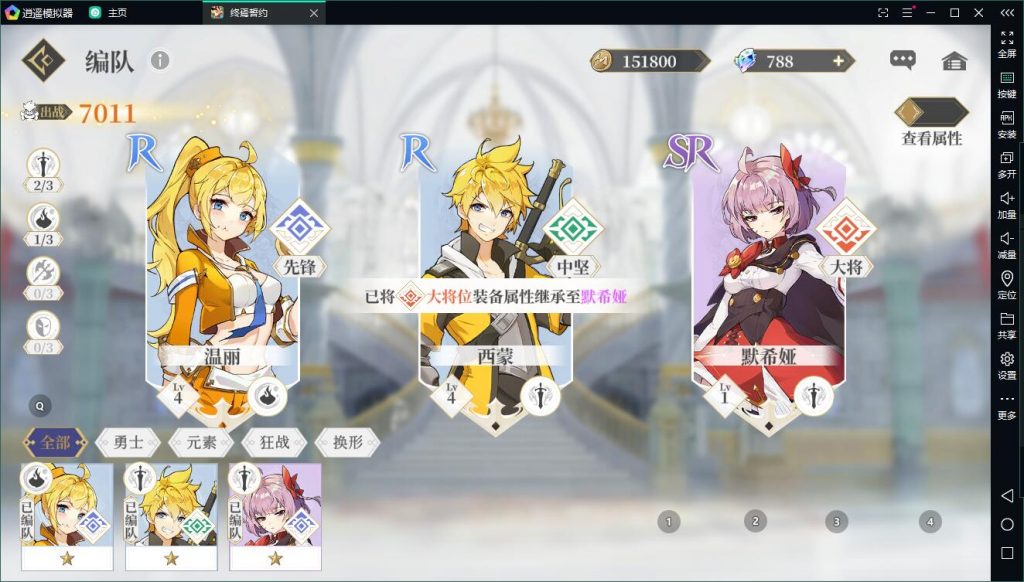Select the 温丽 vanguard card

[x=222, y=280]
